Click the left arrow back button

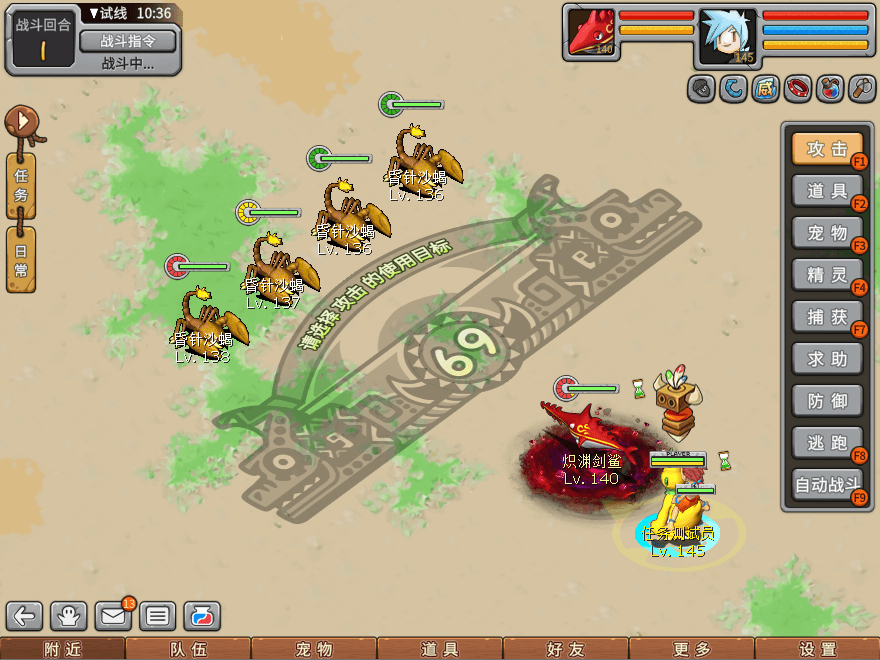(x=26, y=616)
